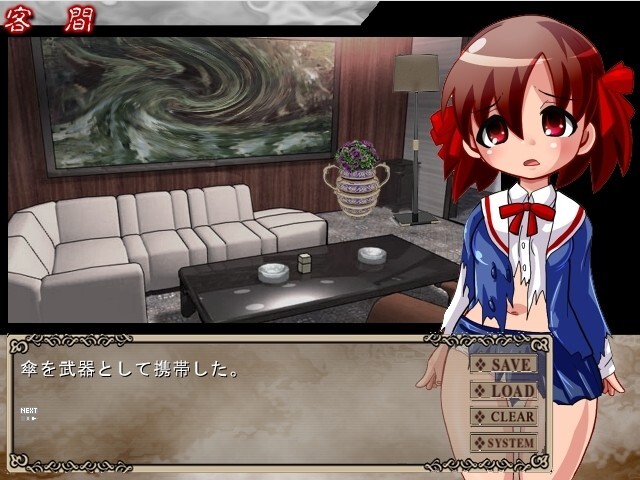Advance dialogue with the NEXT indicator
Screen dimensions: 640x480
click(x=30, y=414)
